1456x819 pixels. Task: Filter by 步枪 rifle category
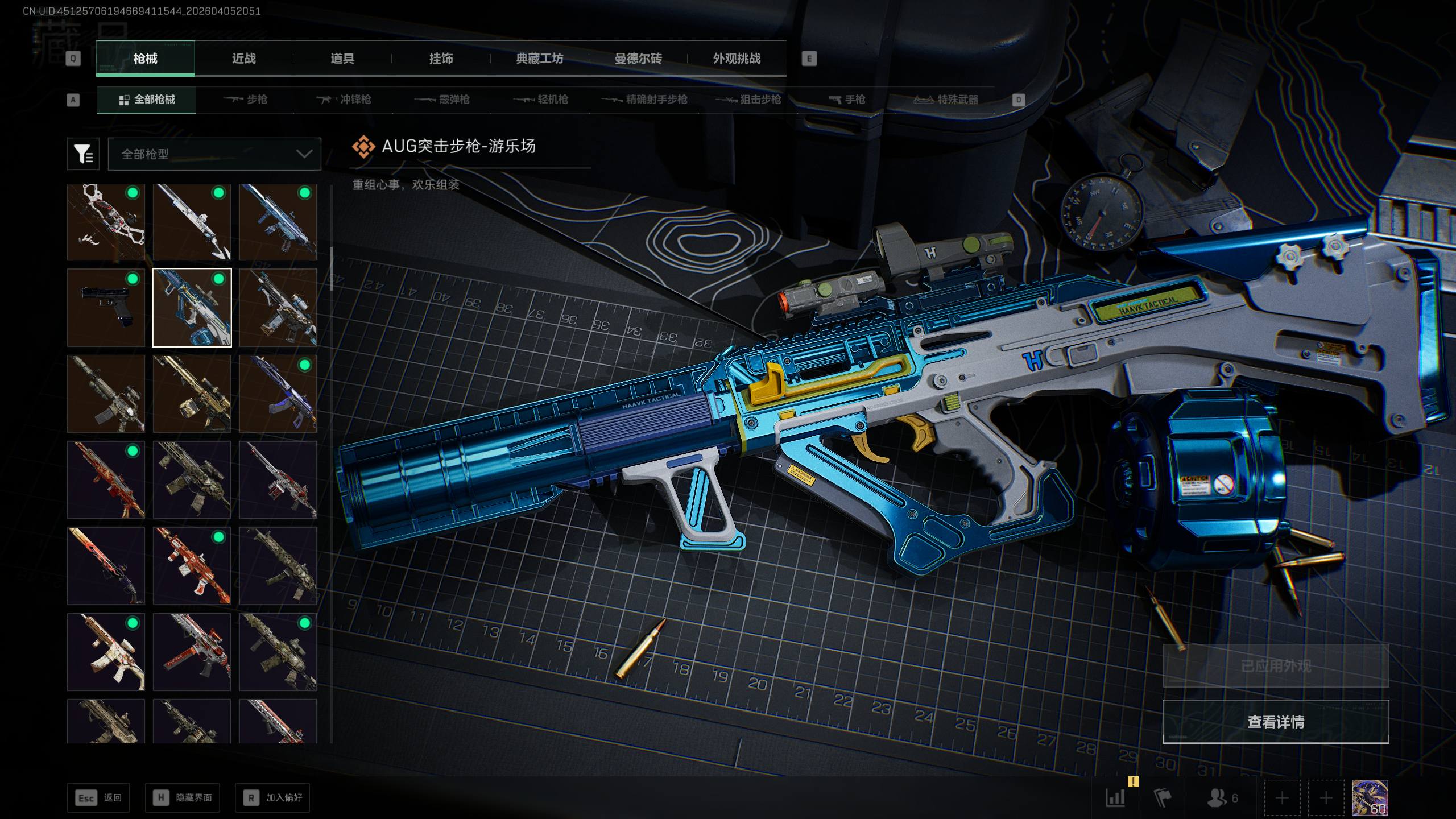tap(246, 100)
